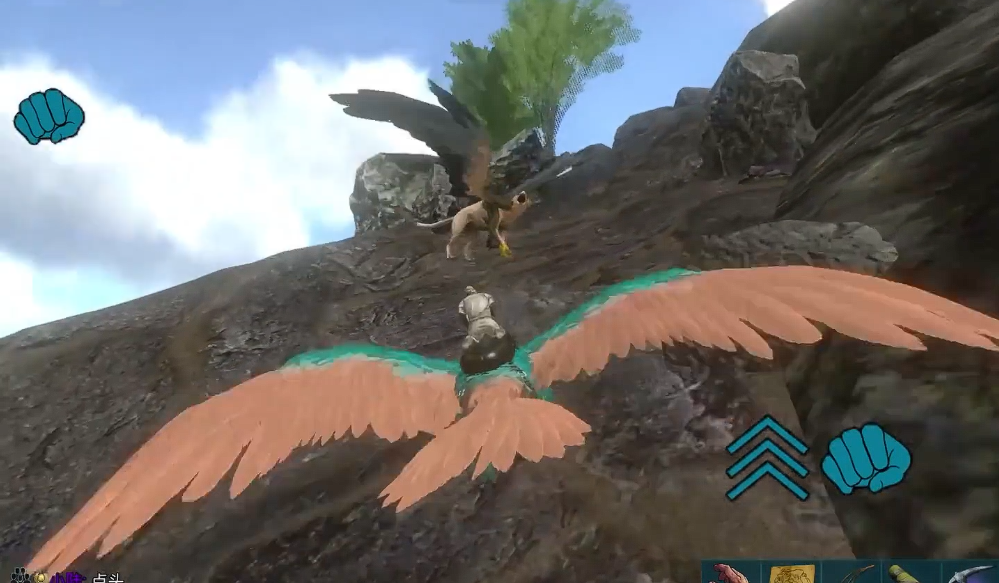Select the raw meat hotbar slot
This screenshot has height=583, width=999.
731,574
